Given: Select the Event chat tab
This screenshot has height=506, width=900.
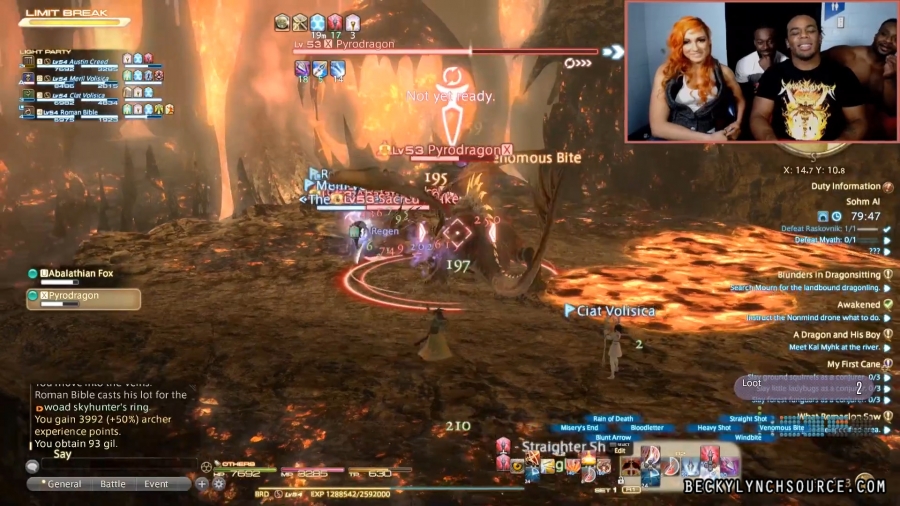Looking at the screenshot, I should (x=156, y=484).
